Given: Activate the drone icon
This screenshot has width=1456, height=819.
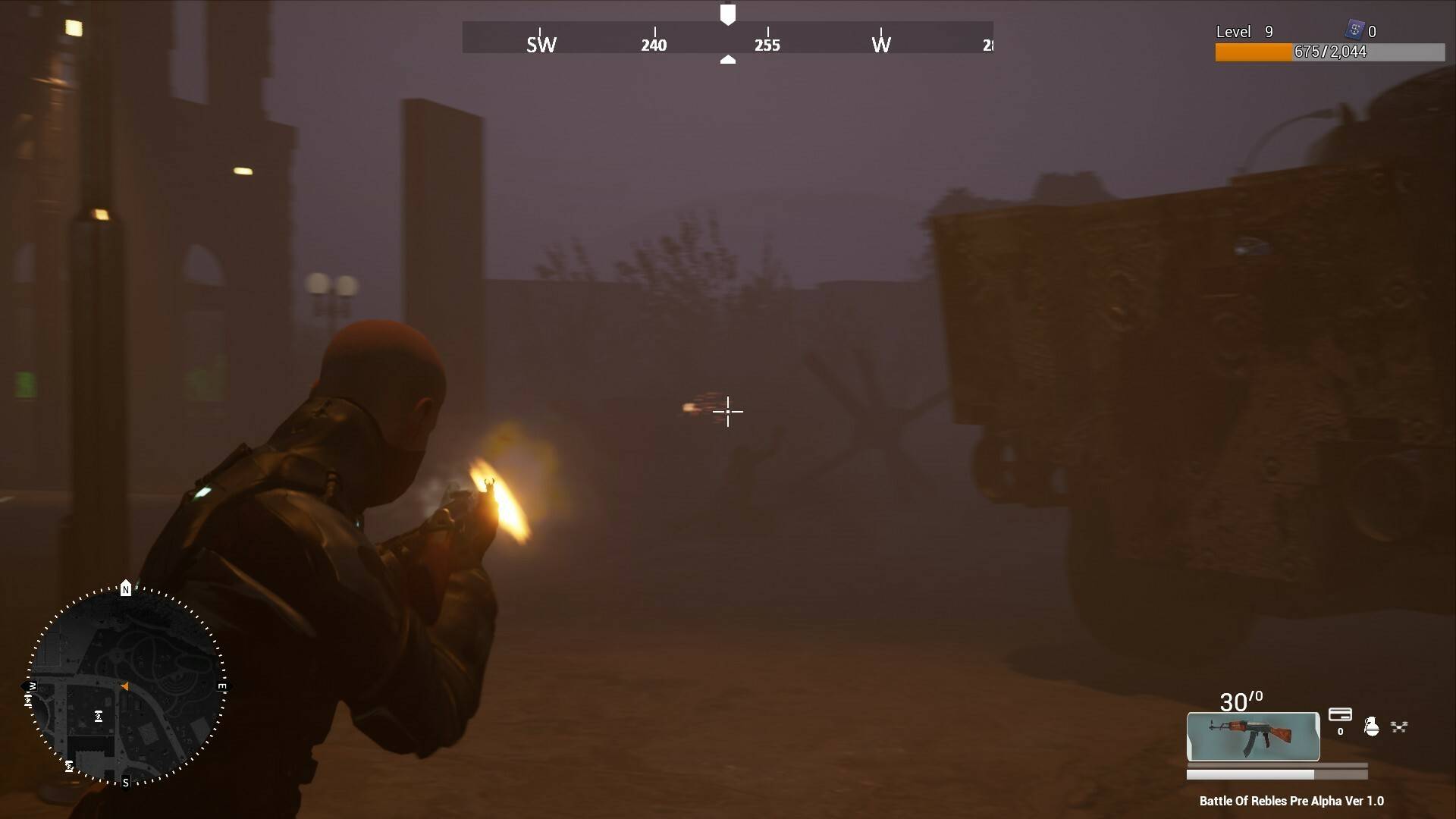Looking at the screenshot, I should click(1399, 726).
